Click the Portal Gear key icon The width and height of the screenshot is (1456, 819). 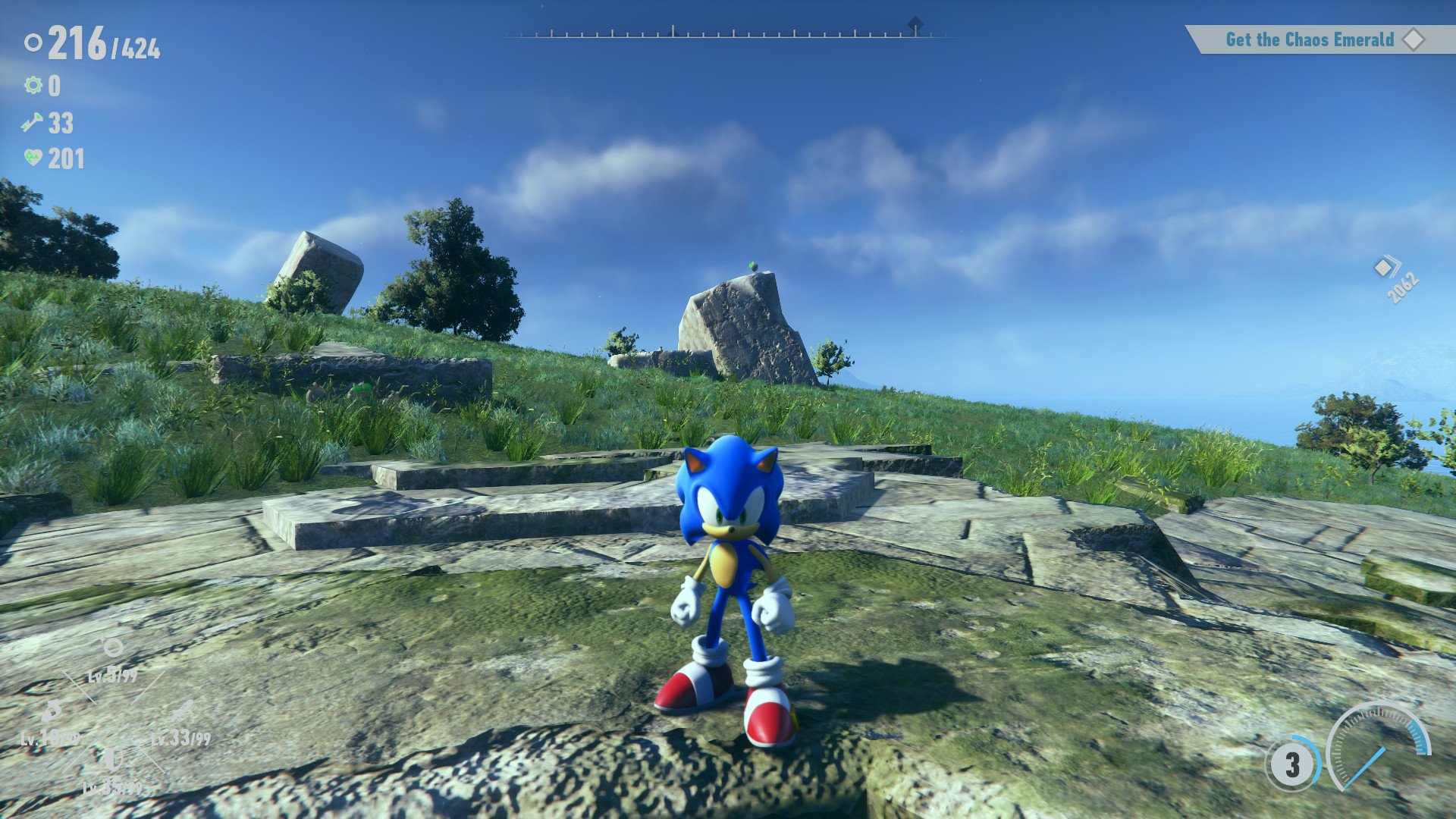click(32, 122)
